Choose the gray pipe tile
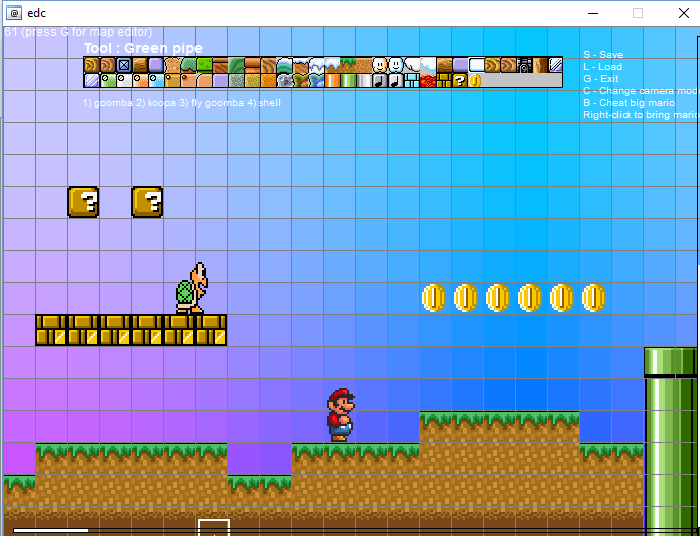The height and width of the screenshot is (536, 700). click(x=364, y=80)
